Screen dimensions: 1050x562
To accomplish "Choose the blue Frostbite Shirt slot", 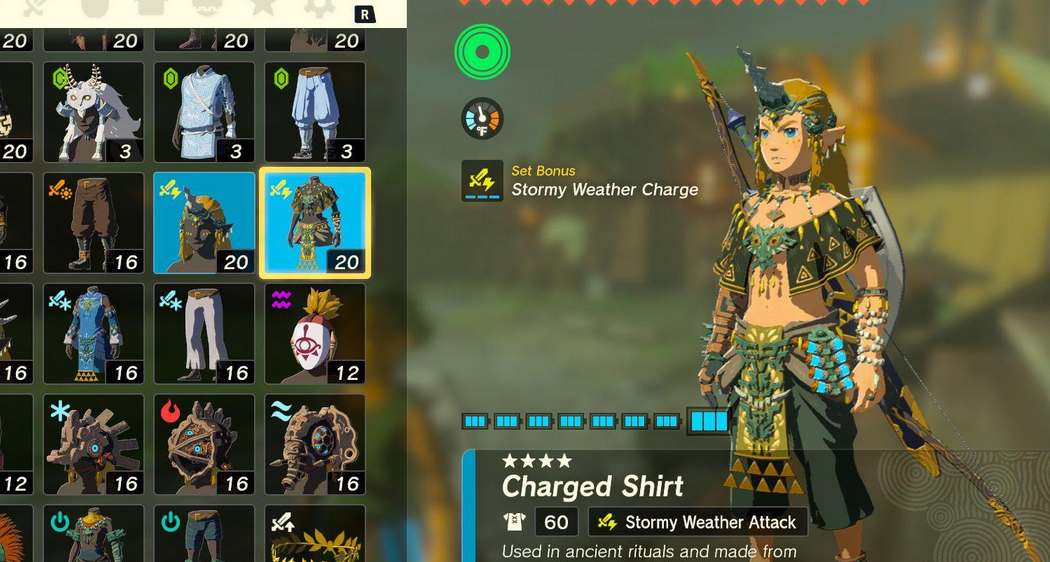I will [x=93, y=333].
